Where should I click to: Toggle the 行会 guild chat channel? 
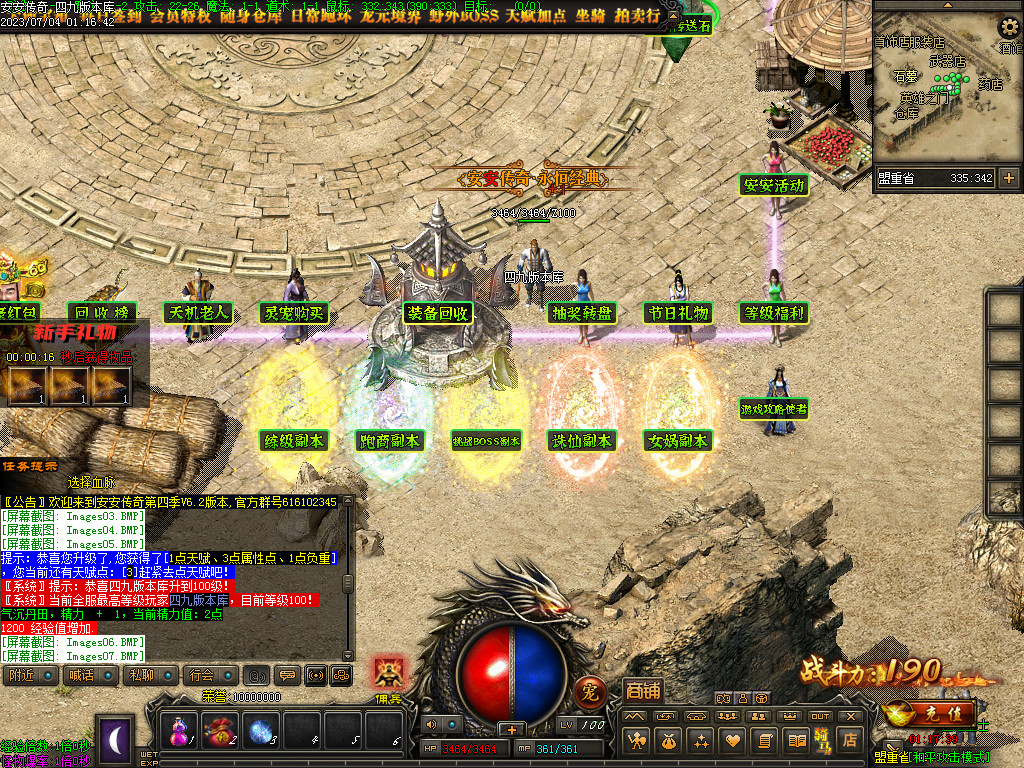pos(208,675)
